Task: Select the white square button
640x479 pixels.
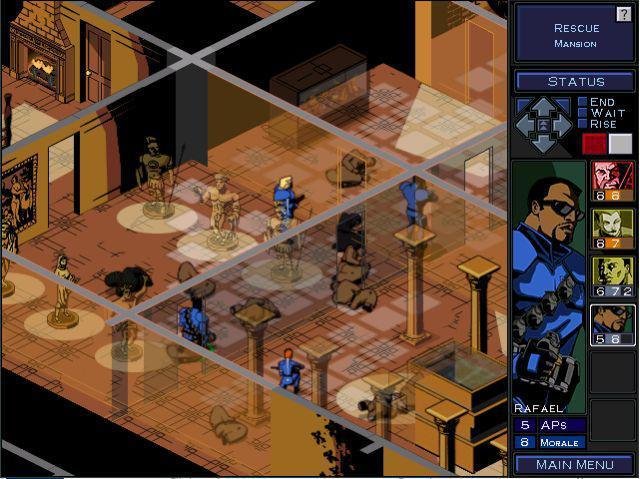Action: tap(620, 143)
